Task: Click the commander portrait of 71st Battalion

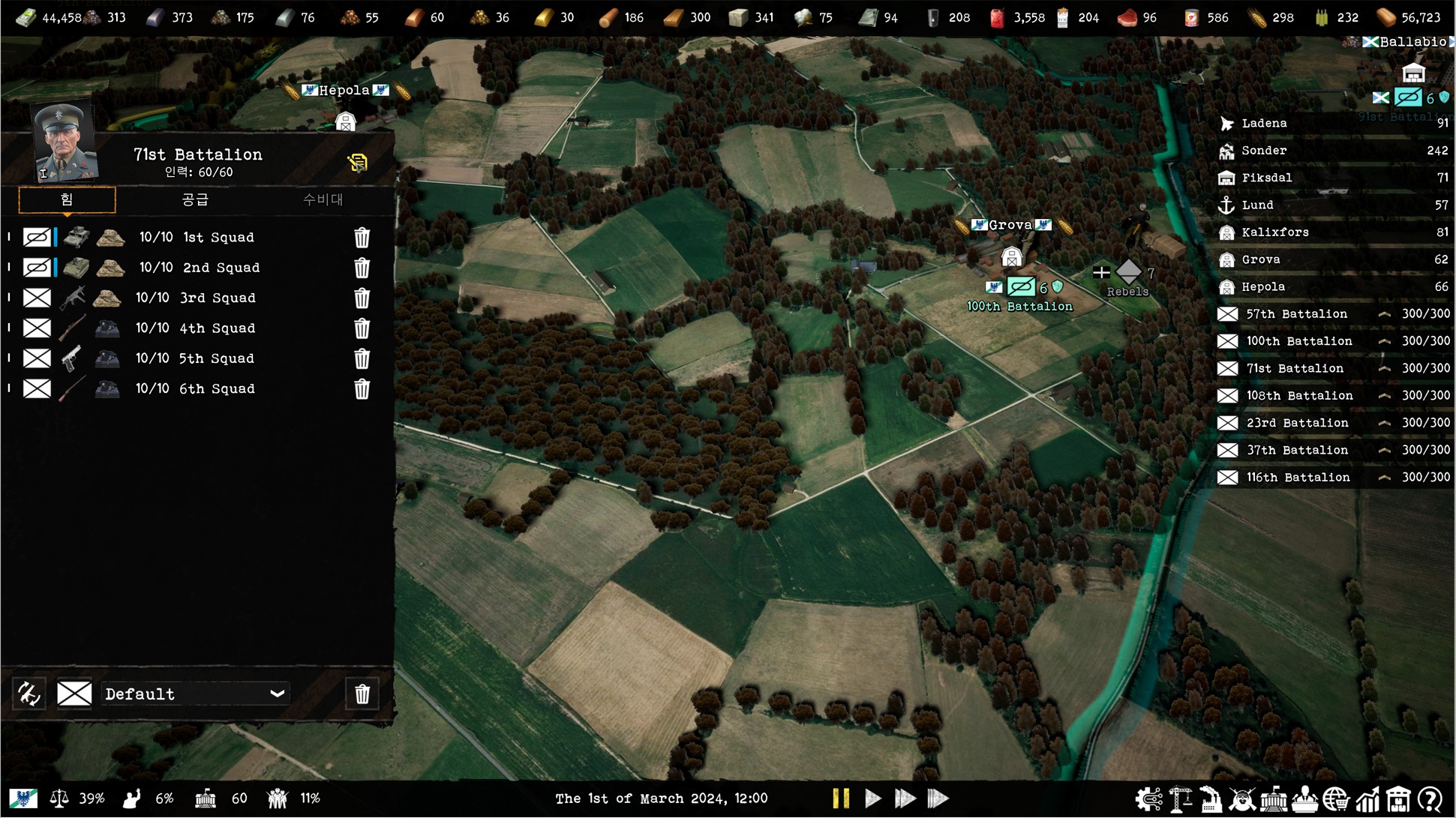Action: tap(65, 143)
